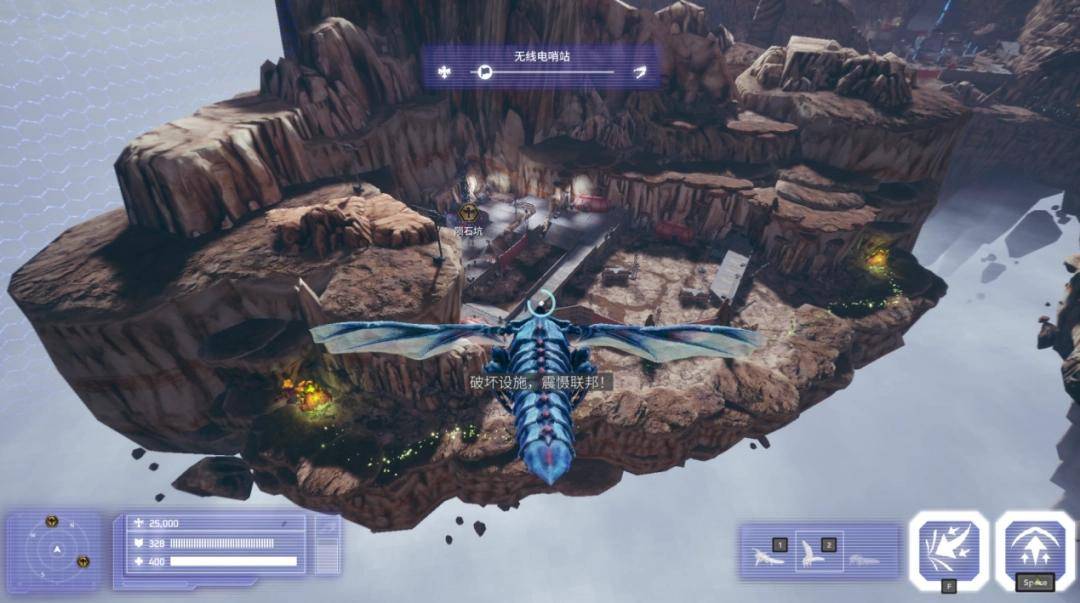Viewport: 1080px width, 603px height.
Task: Select the greyed-out third creature form
Action: point(864,558)
